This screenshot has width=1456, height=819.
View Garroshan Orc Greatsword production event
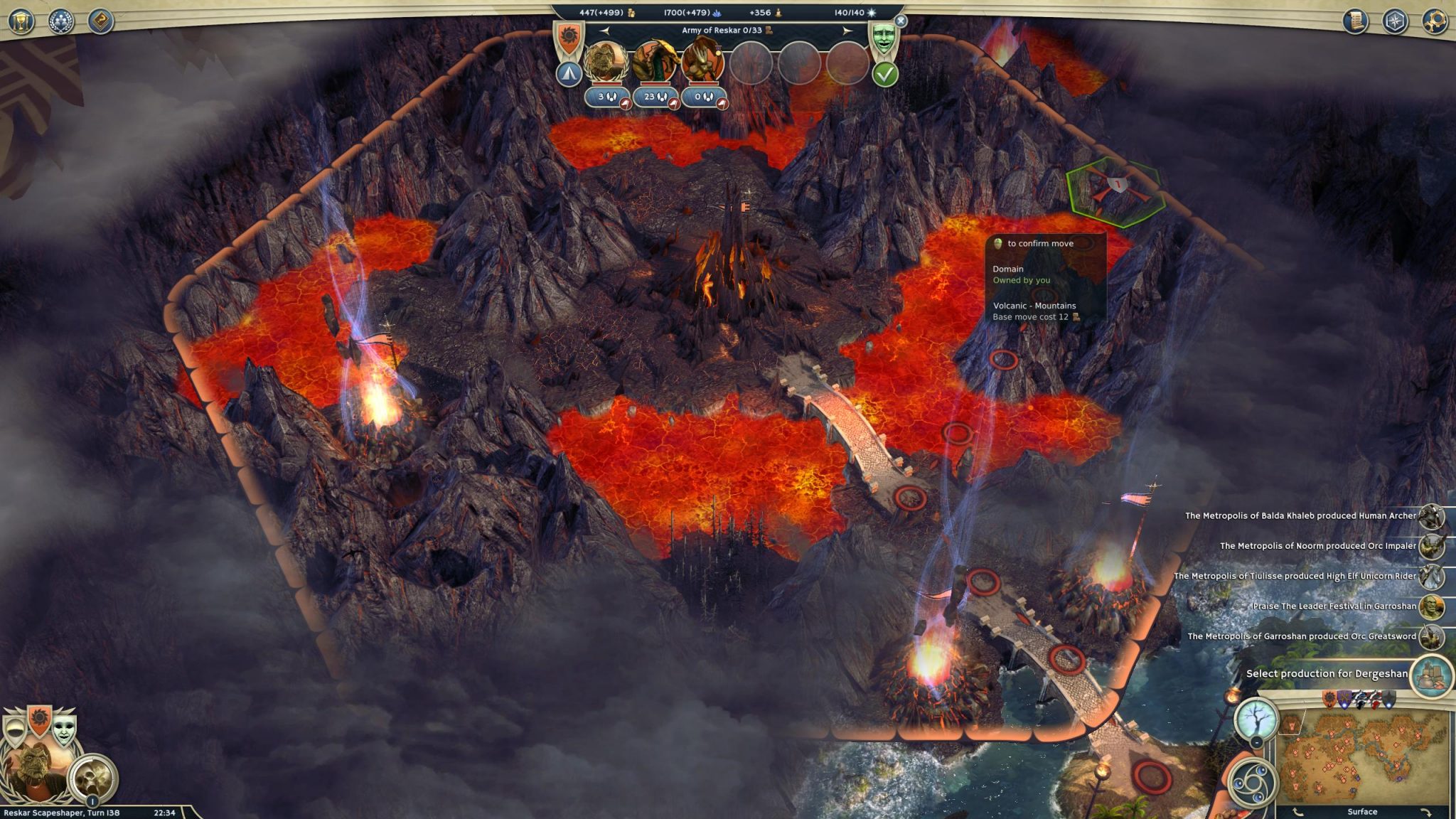click(x=1432, y=637)
